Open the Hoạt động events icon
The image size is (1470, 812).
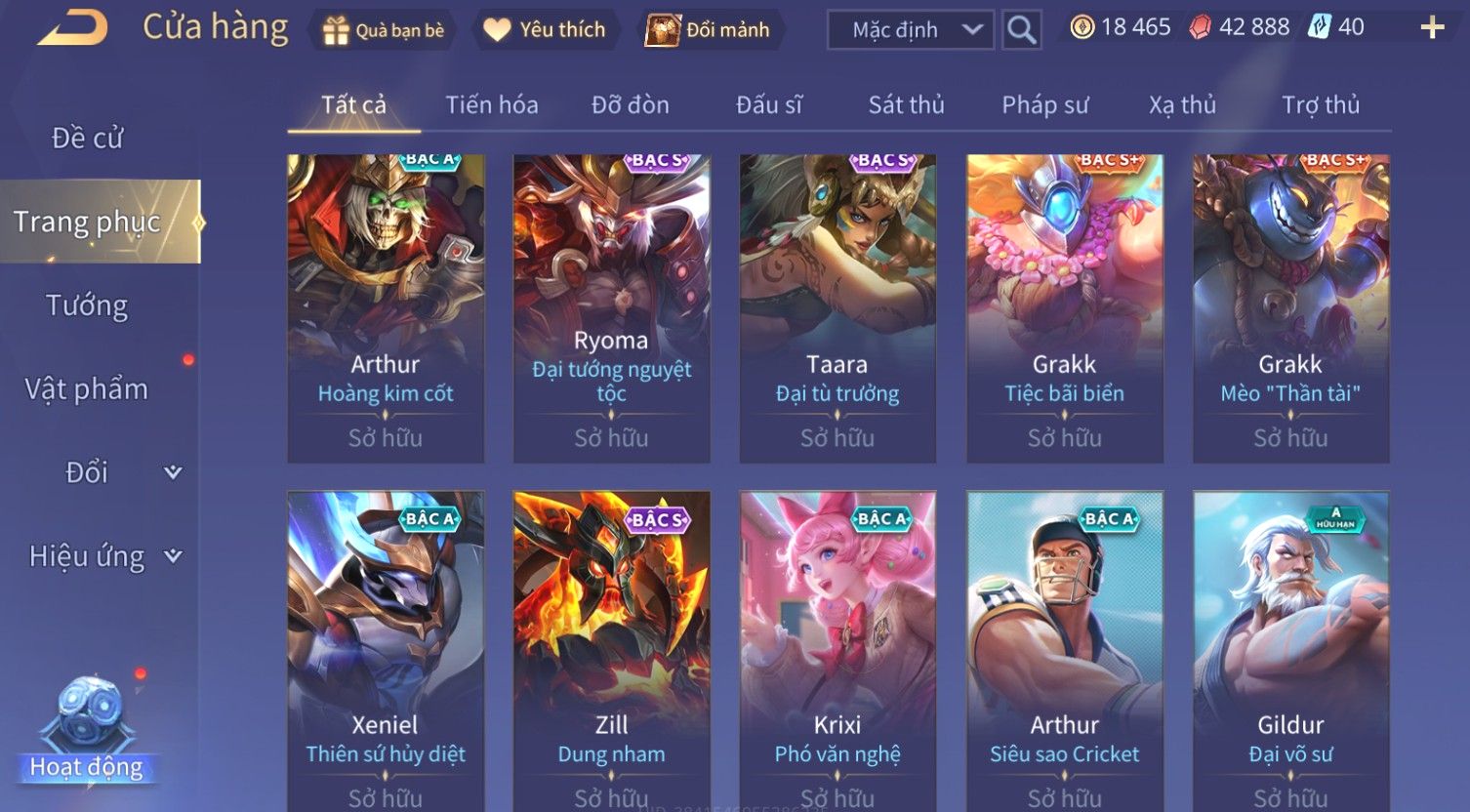coord(88,727)
